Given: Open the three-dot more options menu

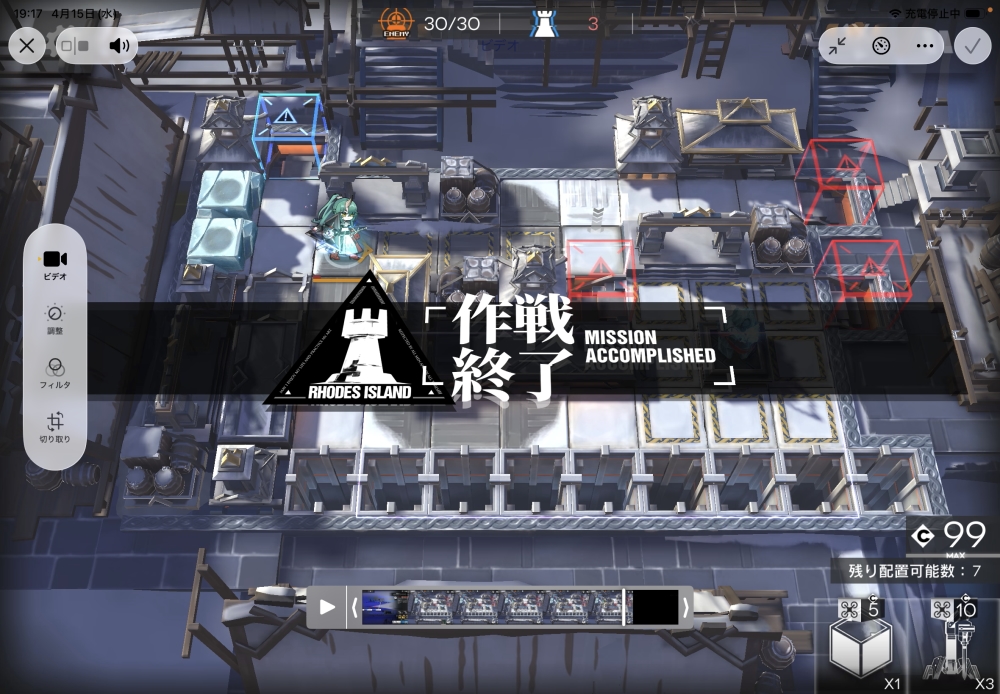Looking at the screenshot, I should tap(924, 45).
